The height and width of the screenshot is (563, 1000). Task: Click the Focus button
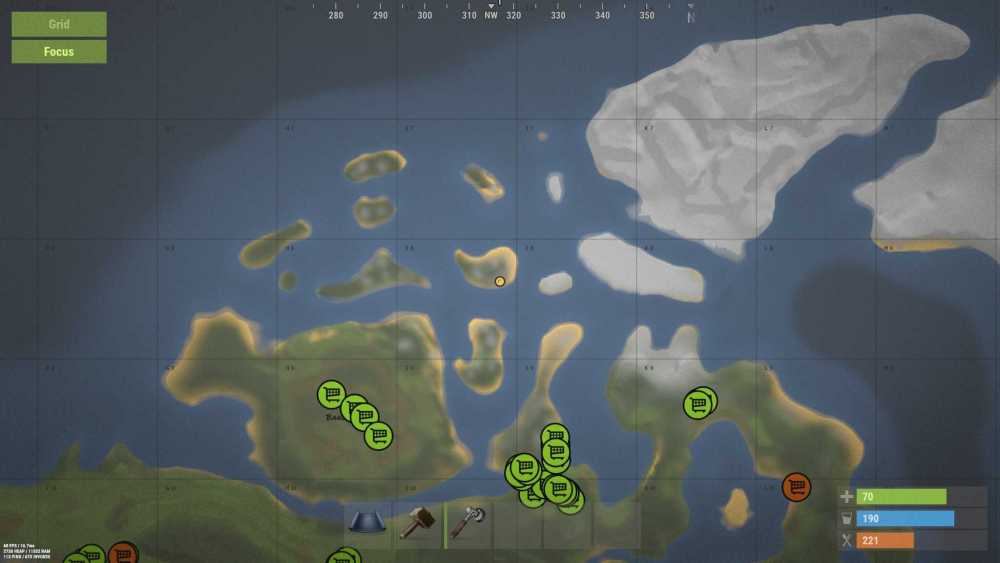pyautogui.click(x=59, y=51)
